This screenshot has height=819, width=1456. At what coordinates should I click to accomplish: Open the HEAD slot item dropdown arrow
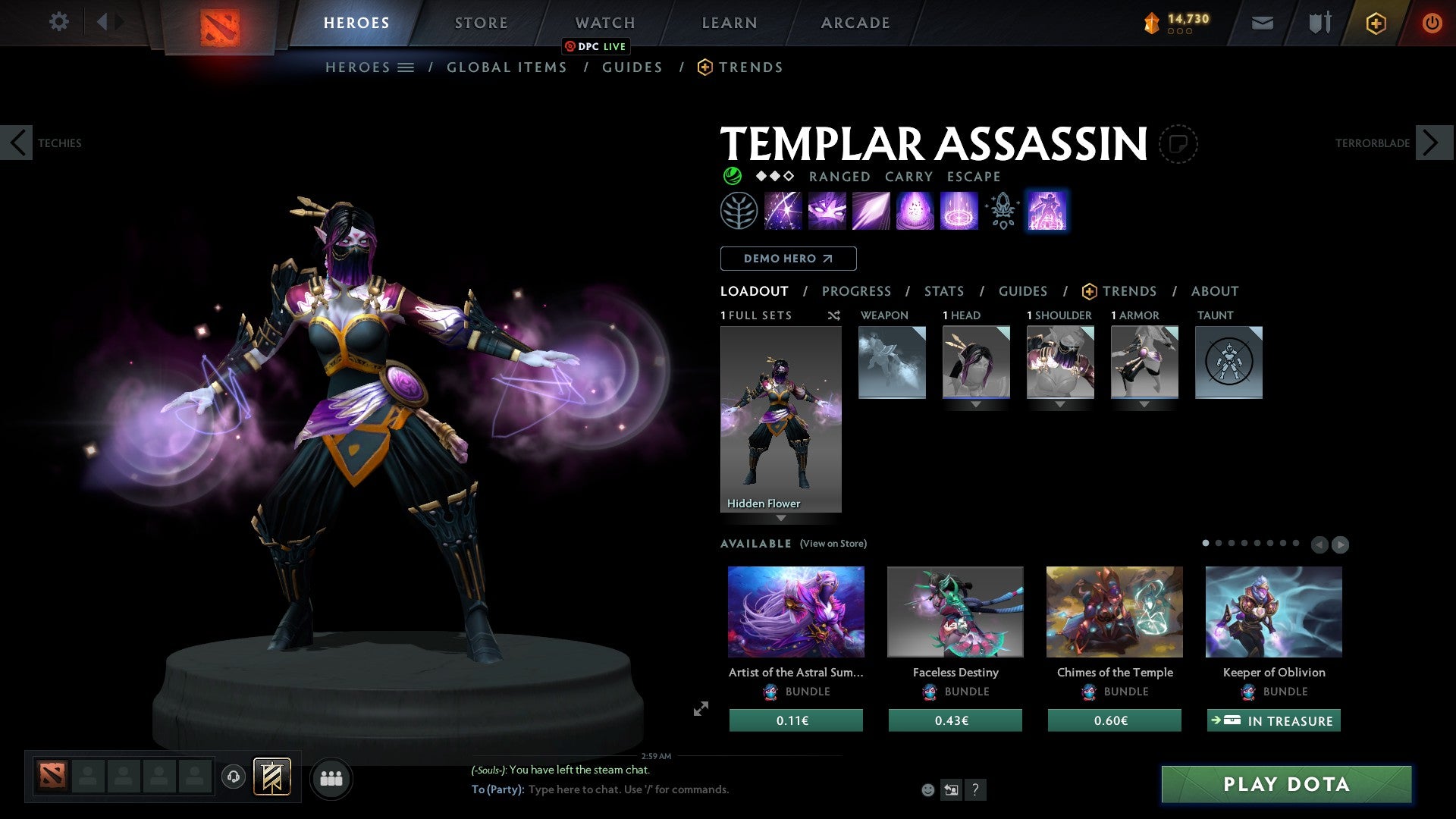[x=977, y=403]
